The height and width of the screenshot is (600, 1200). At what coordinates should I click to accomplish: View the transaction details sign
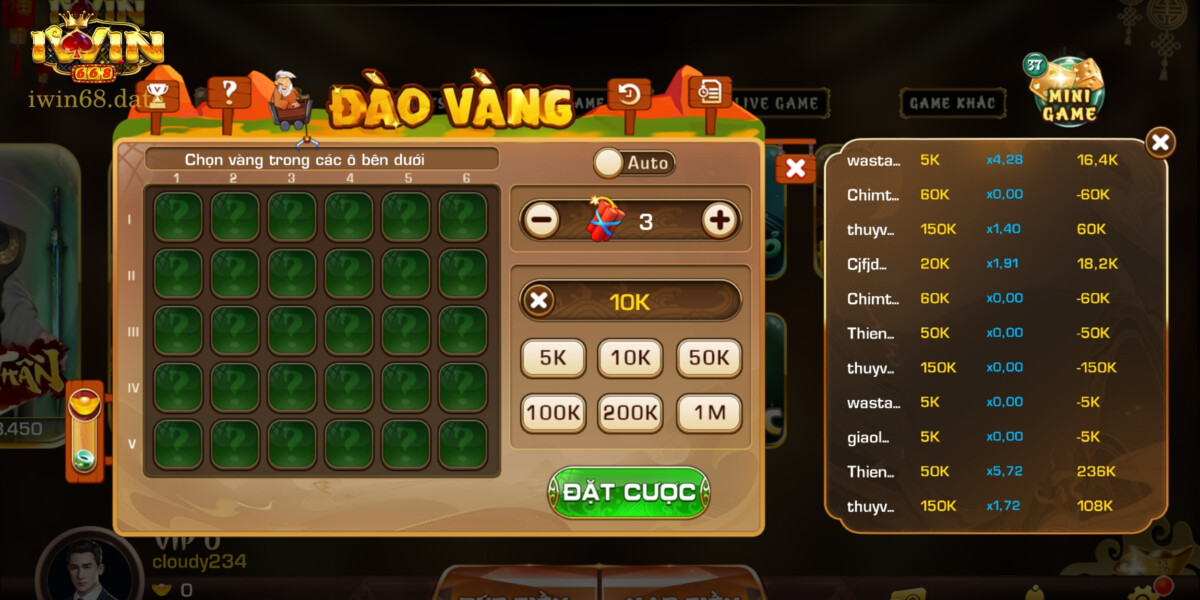[710, 92]
